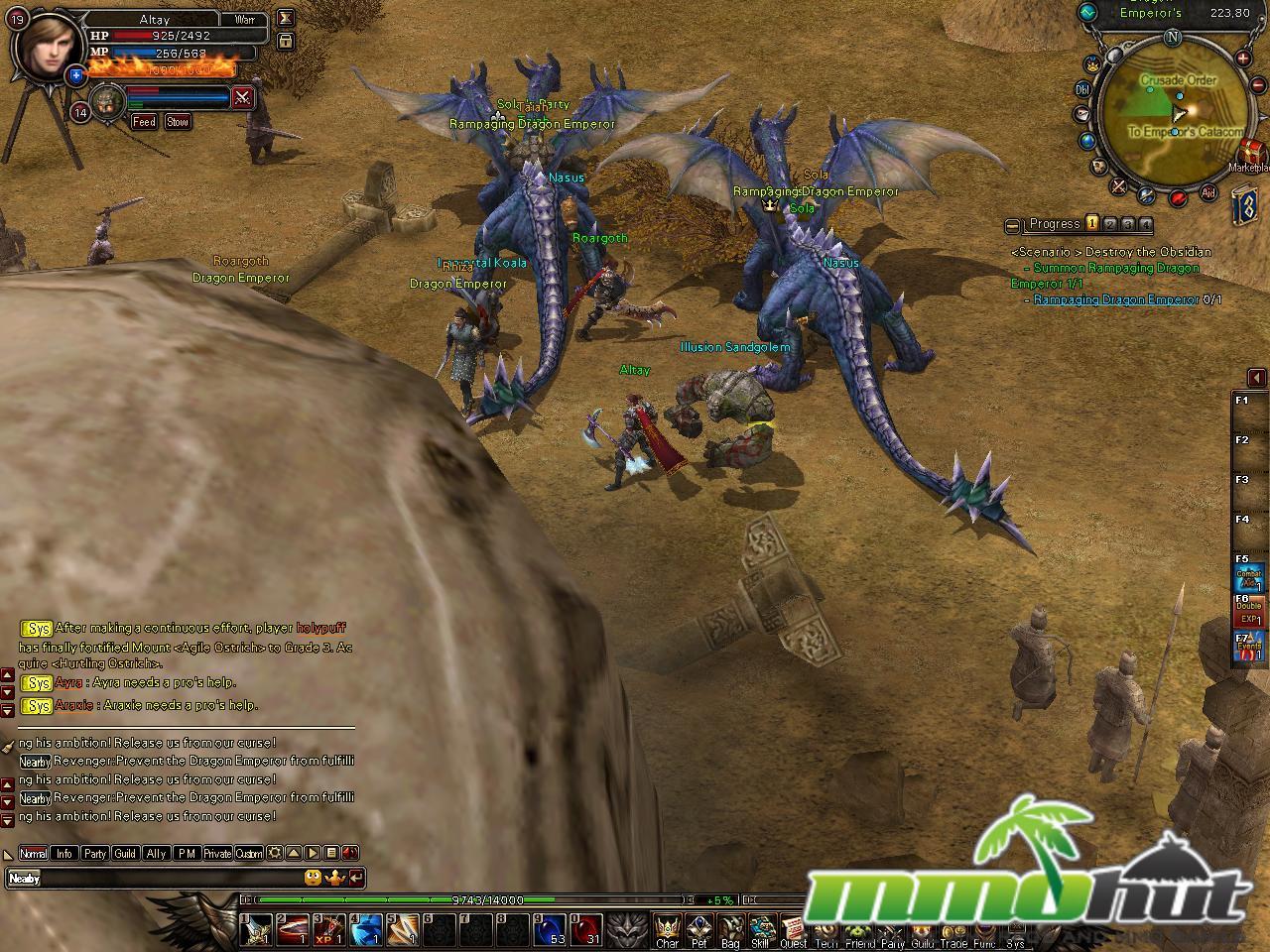Open the Quest log
This screenshot has width=1270, height=952.
coord(794,932)
